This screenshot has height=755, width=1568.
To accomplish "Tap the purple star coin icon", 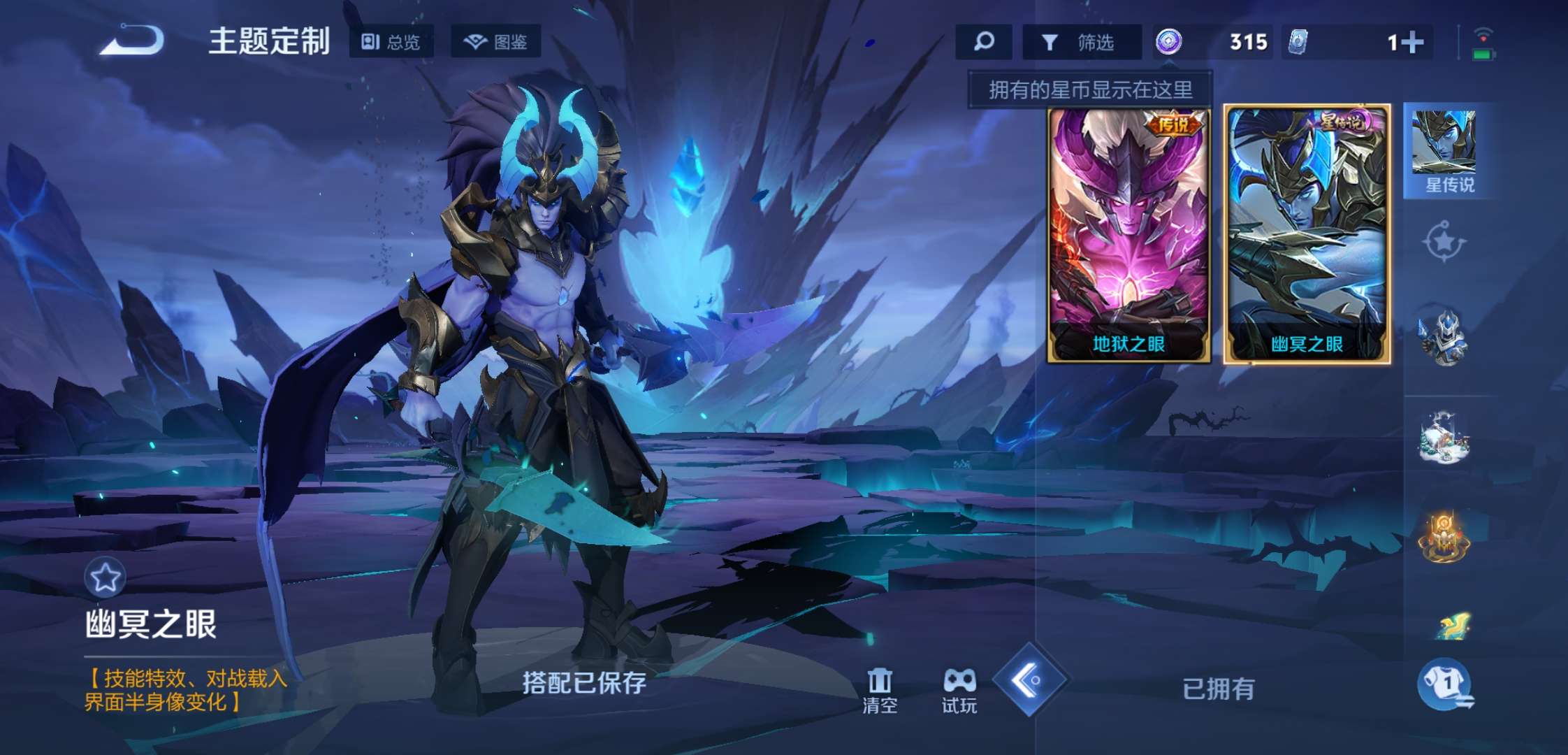I will point(1169,42).
